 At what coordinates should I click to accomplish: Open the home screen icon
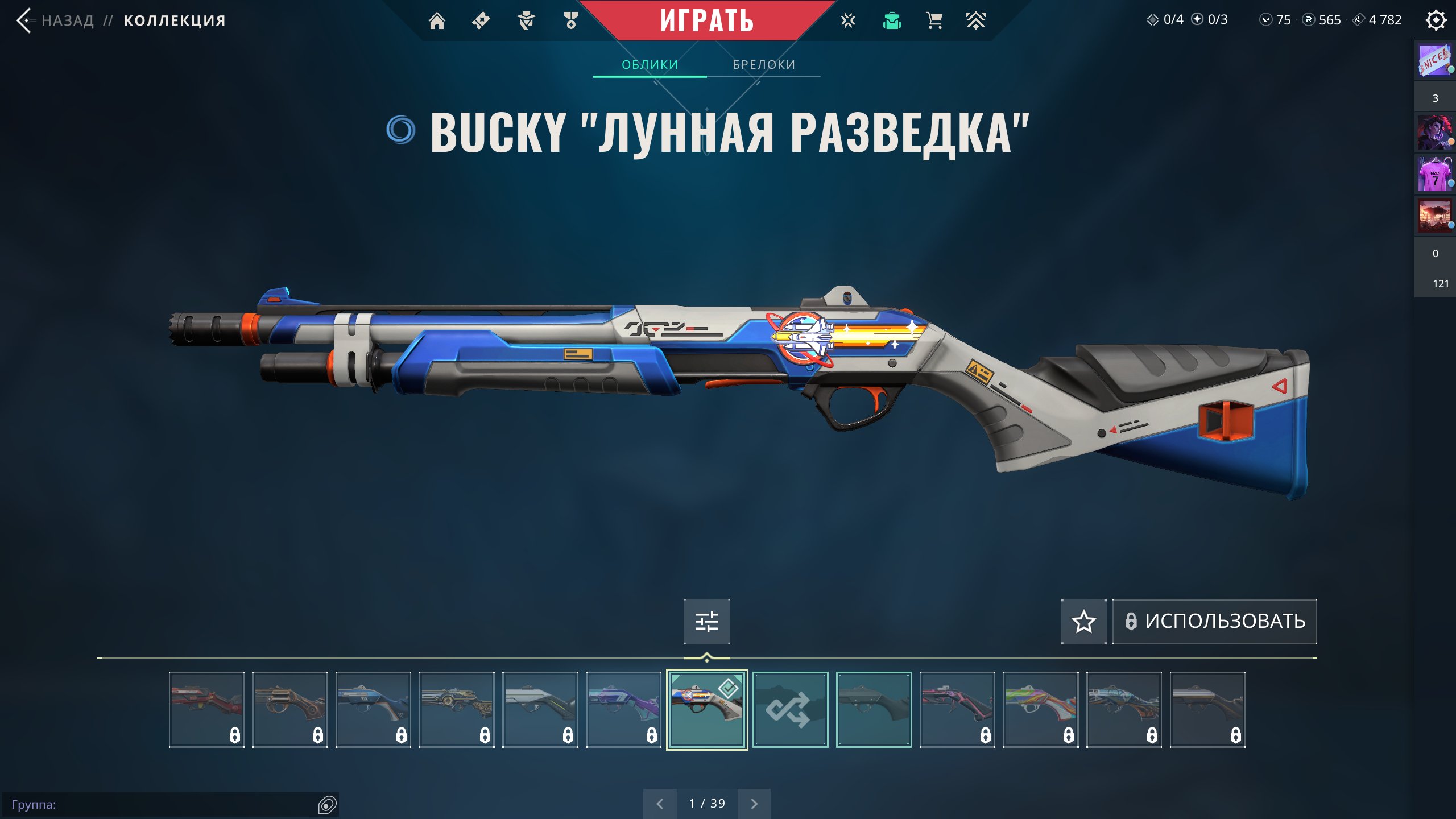click(437, 21)
